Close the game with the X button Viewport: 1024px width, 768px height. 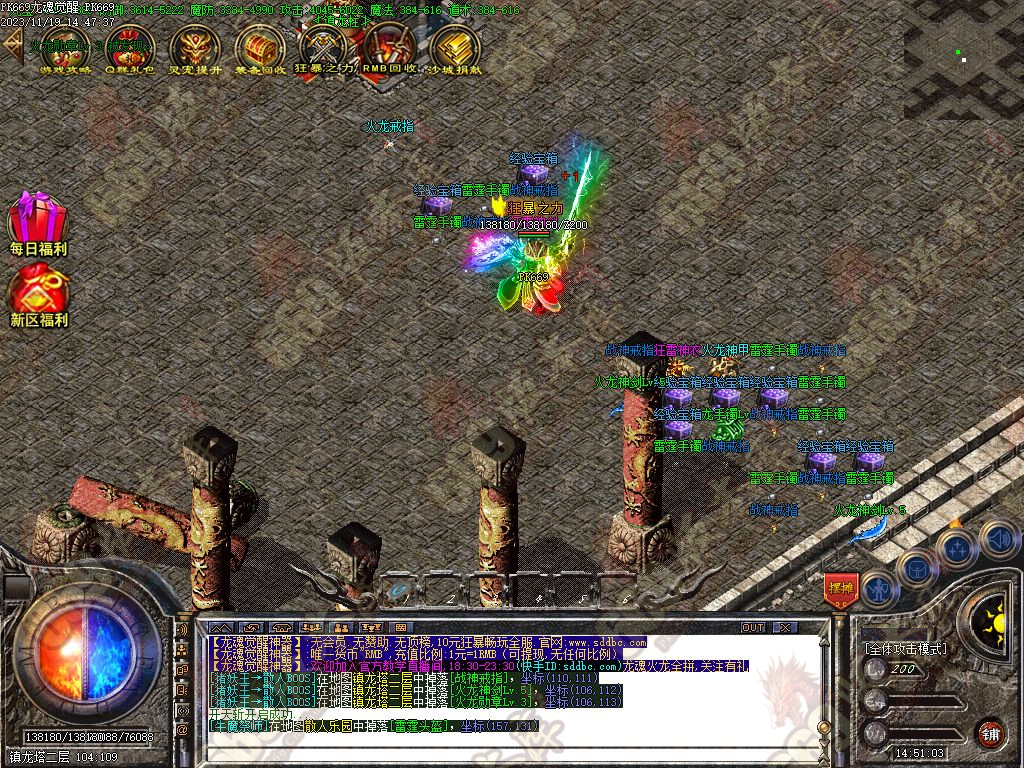(x=785, y=627)
